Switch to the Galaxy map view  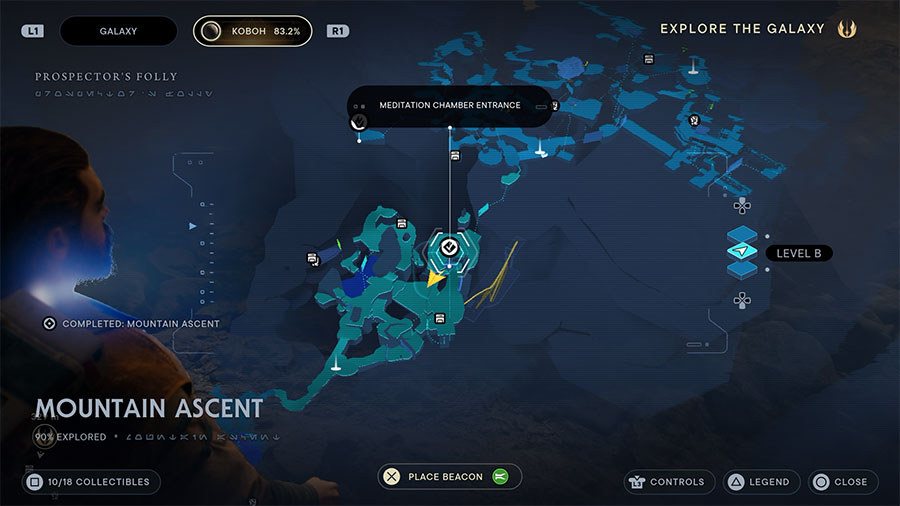[x=118, y=31]
